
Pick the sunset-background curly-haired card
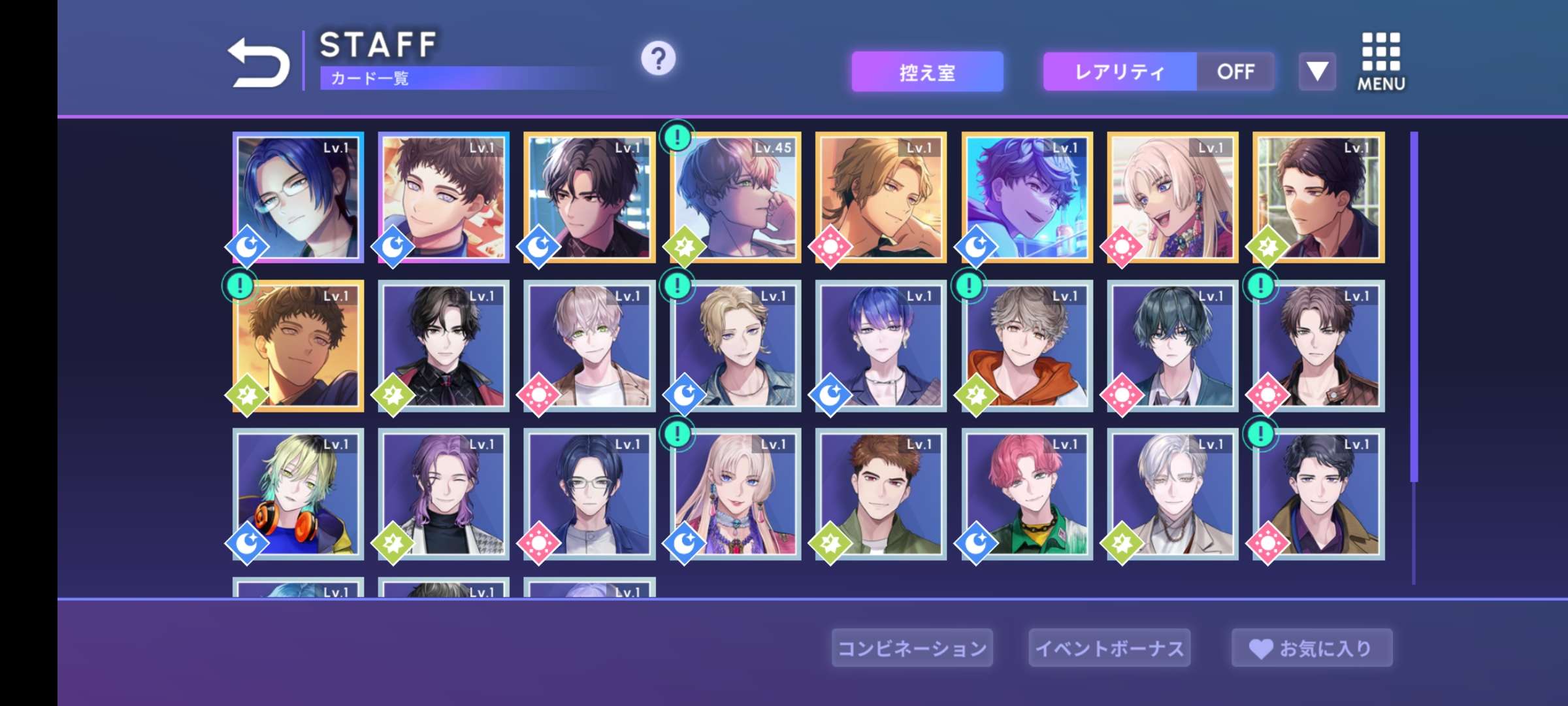298,346
